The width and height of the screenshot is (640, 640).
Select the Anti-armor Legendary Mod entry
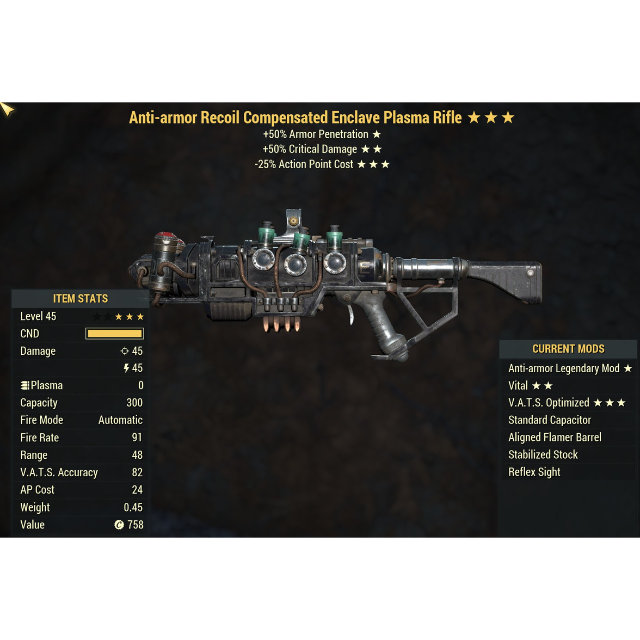[569, 368]
